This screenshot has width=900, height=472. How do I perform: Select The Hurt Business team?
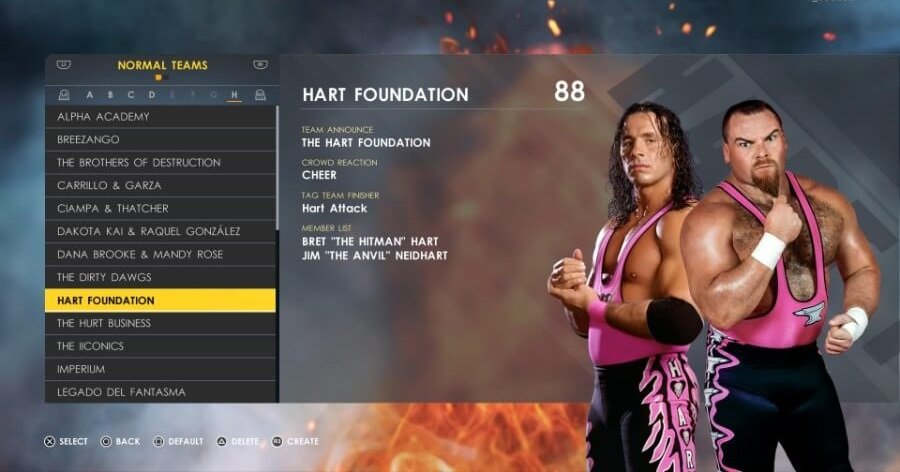(x=160, y=324)
